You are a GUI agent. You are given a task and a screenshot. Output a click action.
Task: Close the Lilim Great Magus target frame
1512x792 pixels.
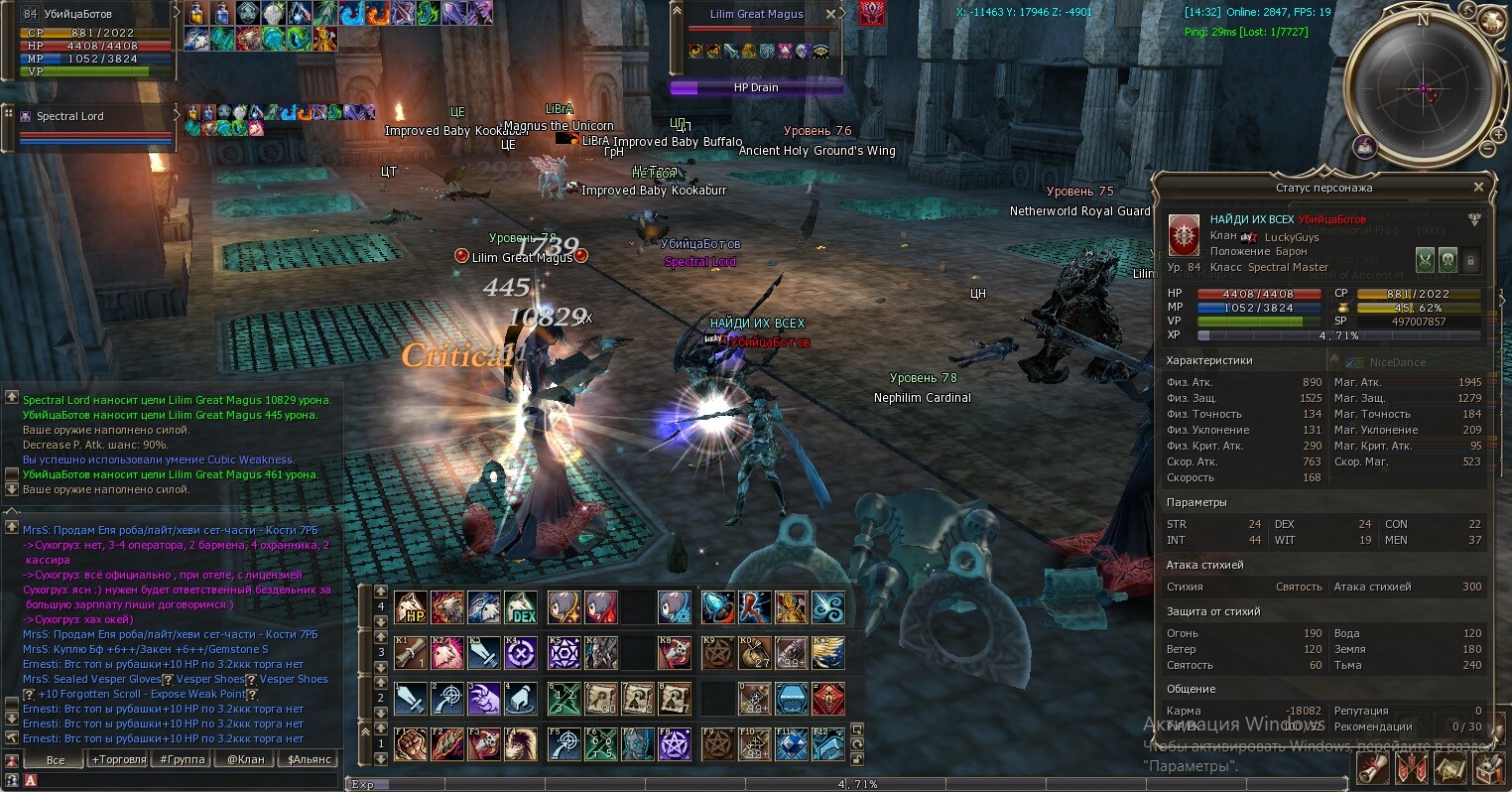pos(831,14)
